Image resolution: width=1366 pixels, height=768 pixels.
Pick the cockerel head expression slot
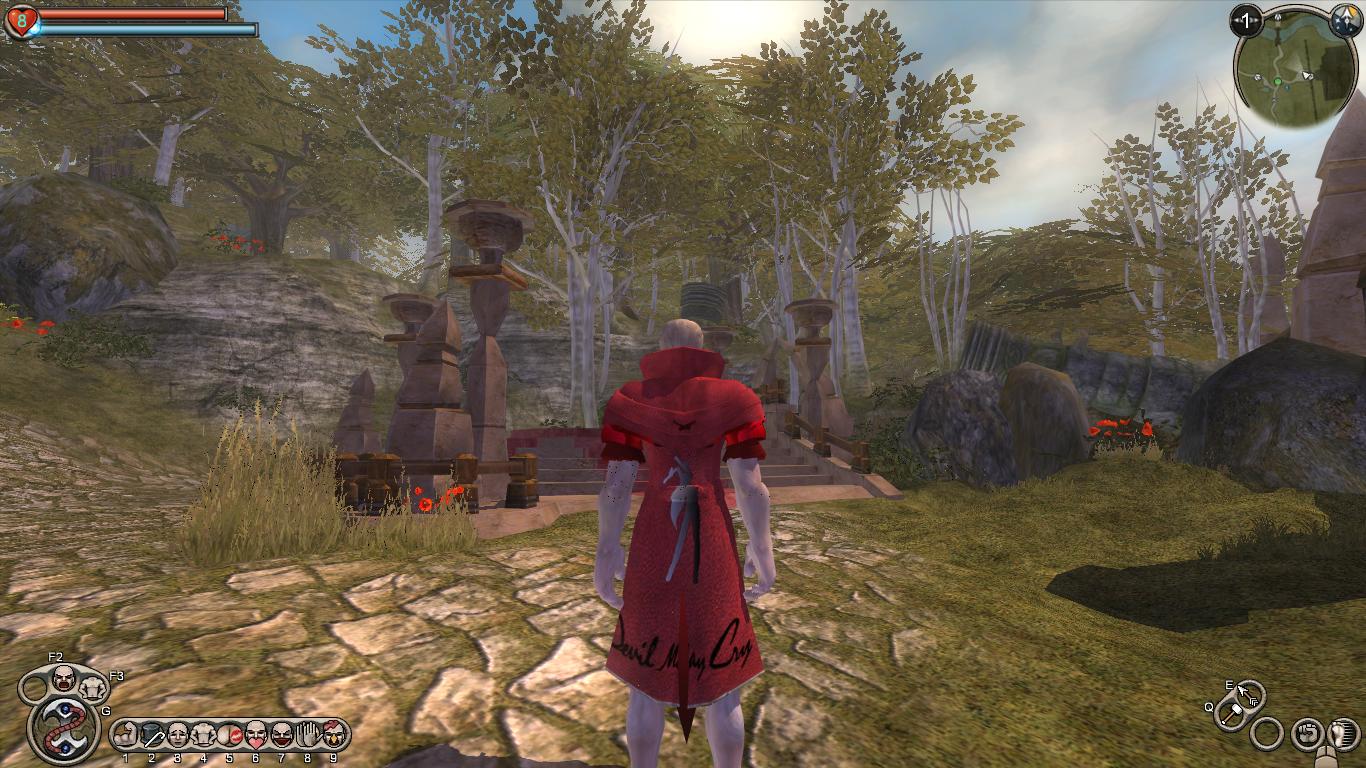click(333, 736)
